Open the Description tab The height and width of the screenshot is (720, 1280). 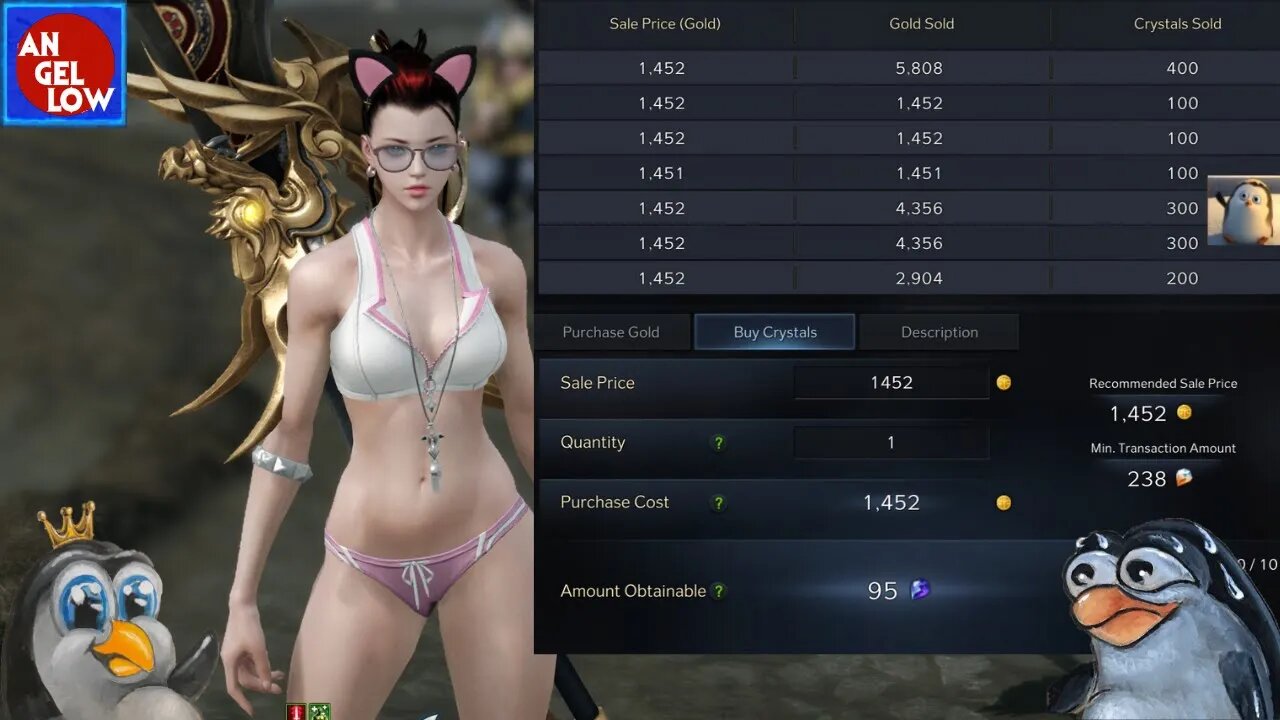(939, 332)
